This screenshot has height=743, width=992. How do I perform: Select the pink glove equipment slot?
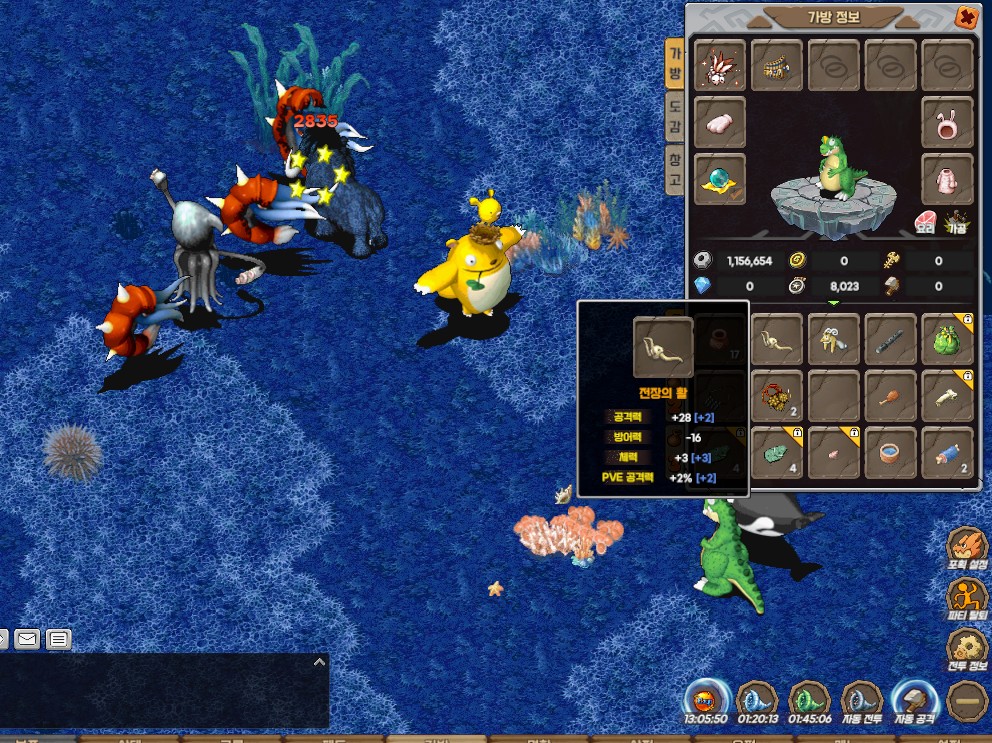[x=719, y=124]
